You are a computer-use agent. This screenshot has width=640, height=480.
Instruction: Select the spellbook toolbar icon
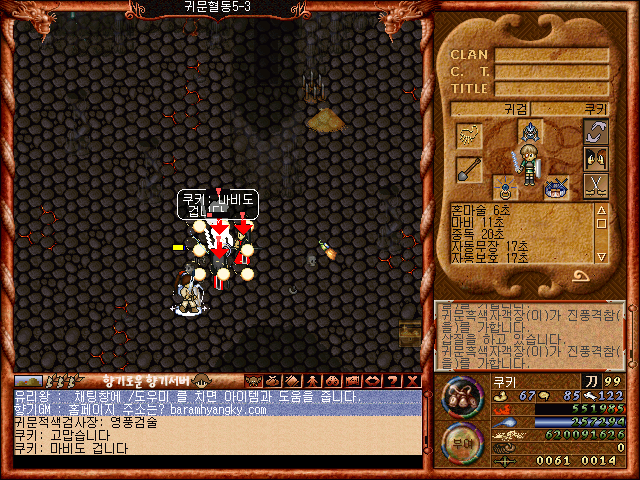(x=290, y=380)
